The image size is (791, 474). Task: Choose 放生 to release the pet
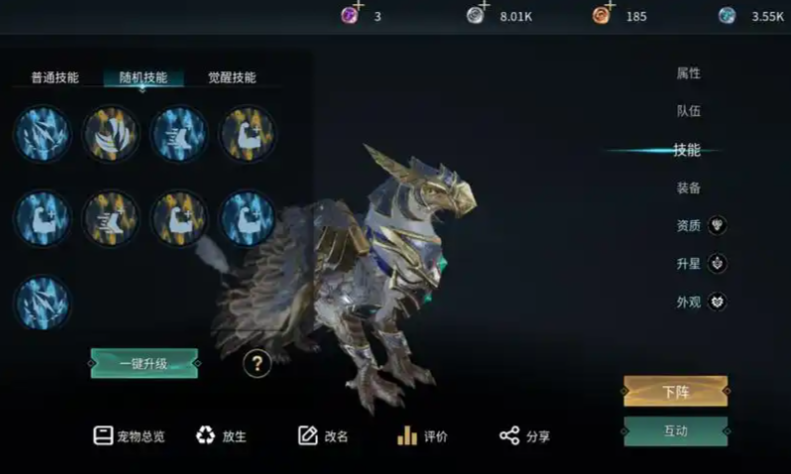pyautogui.click(x=221, y=436)
